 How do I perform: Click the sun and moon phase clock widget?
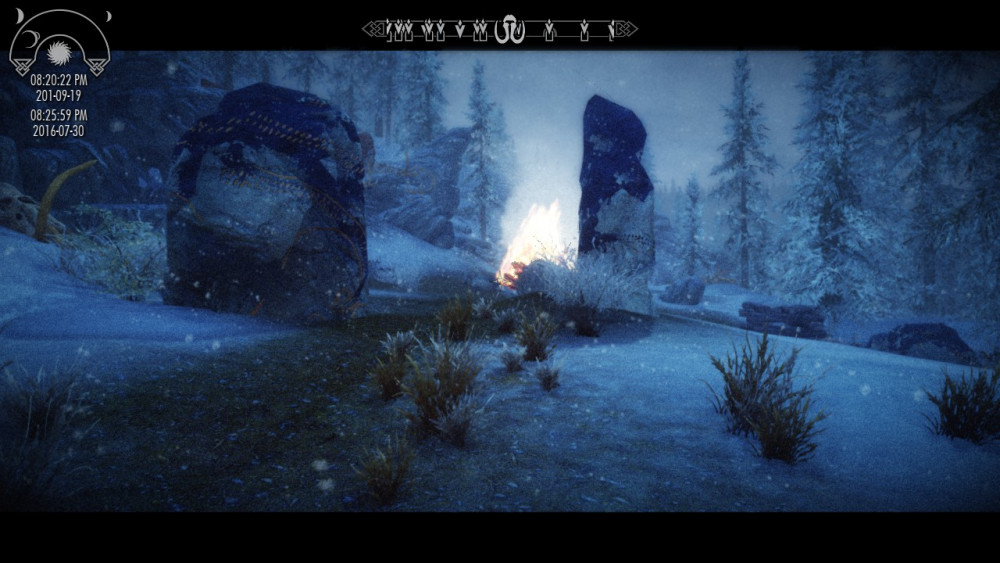coord(59,44)
